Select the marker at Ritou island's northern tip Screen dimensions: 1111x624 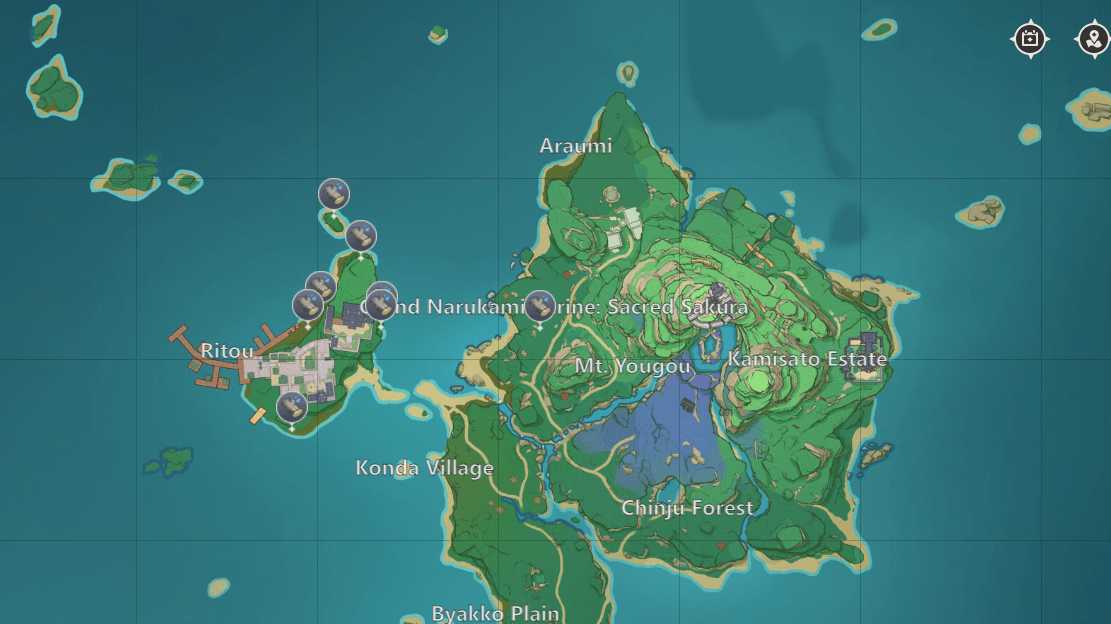click(x=361, y=236)
